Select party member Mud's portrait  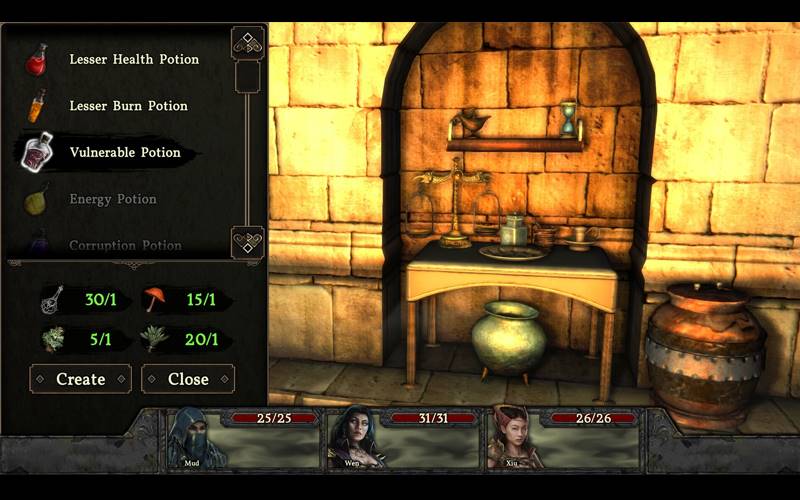coord(191,438)
